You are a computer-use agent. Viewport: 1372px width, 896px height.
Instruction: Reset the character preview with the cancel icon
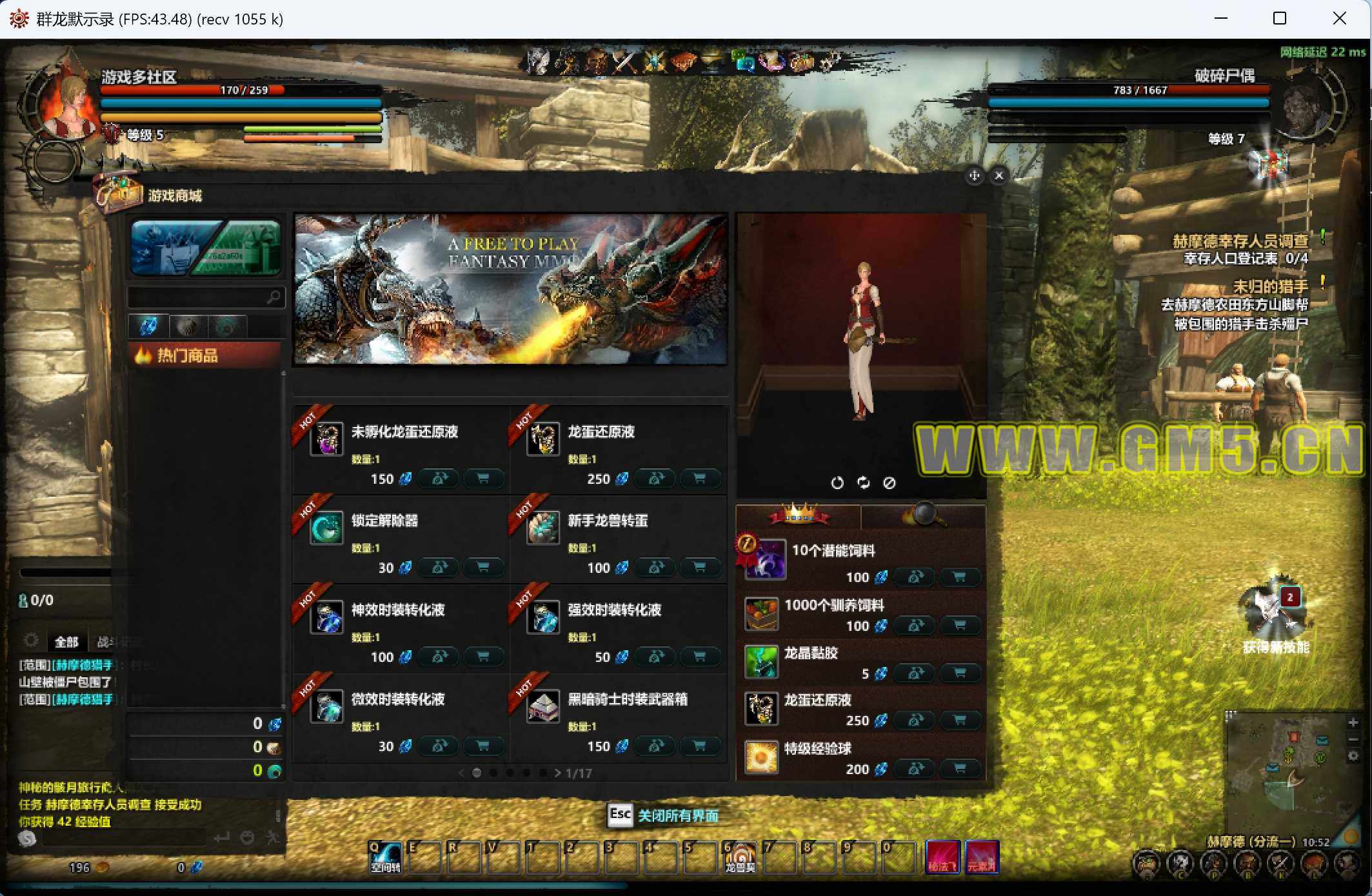889,483
